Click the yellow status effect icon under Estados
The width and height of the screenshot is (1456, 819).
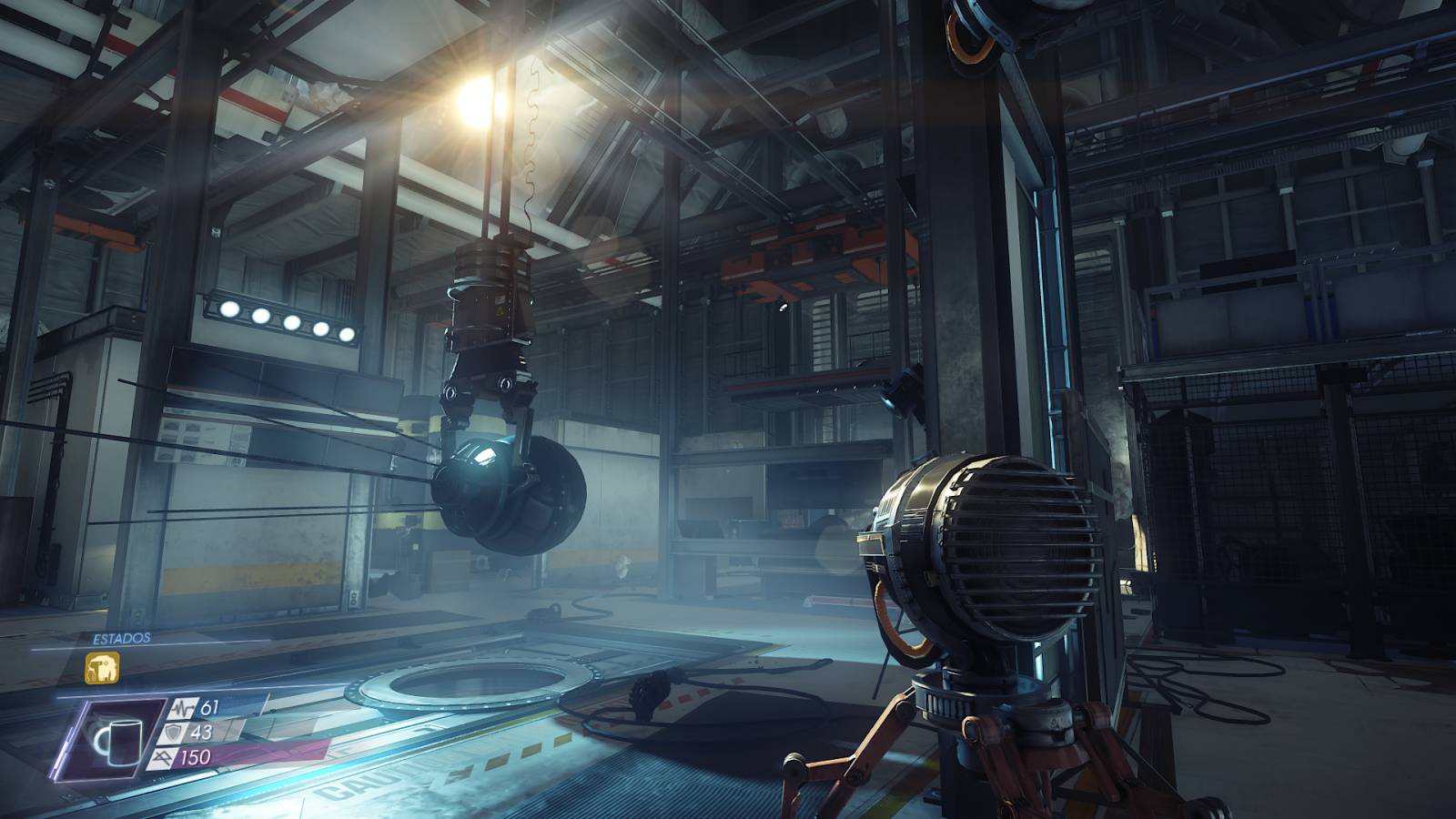click(102, 668)
